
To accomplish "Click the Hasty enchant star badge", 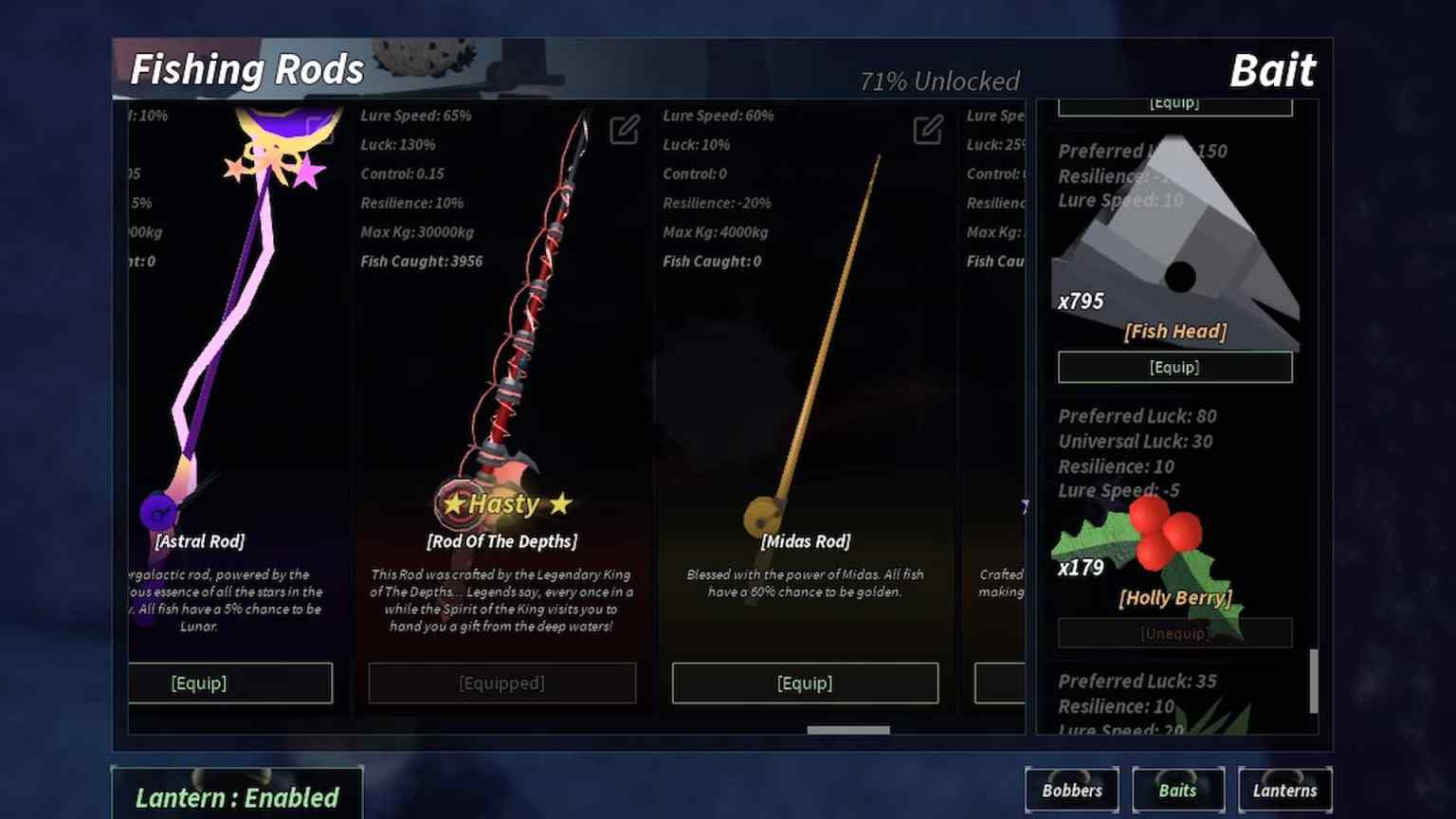I will pyautogui.click(x=501, y=503).
